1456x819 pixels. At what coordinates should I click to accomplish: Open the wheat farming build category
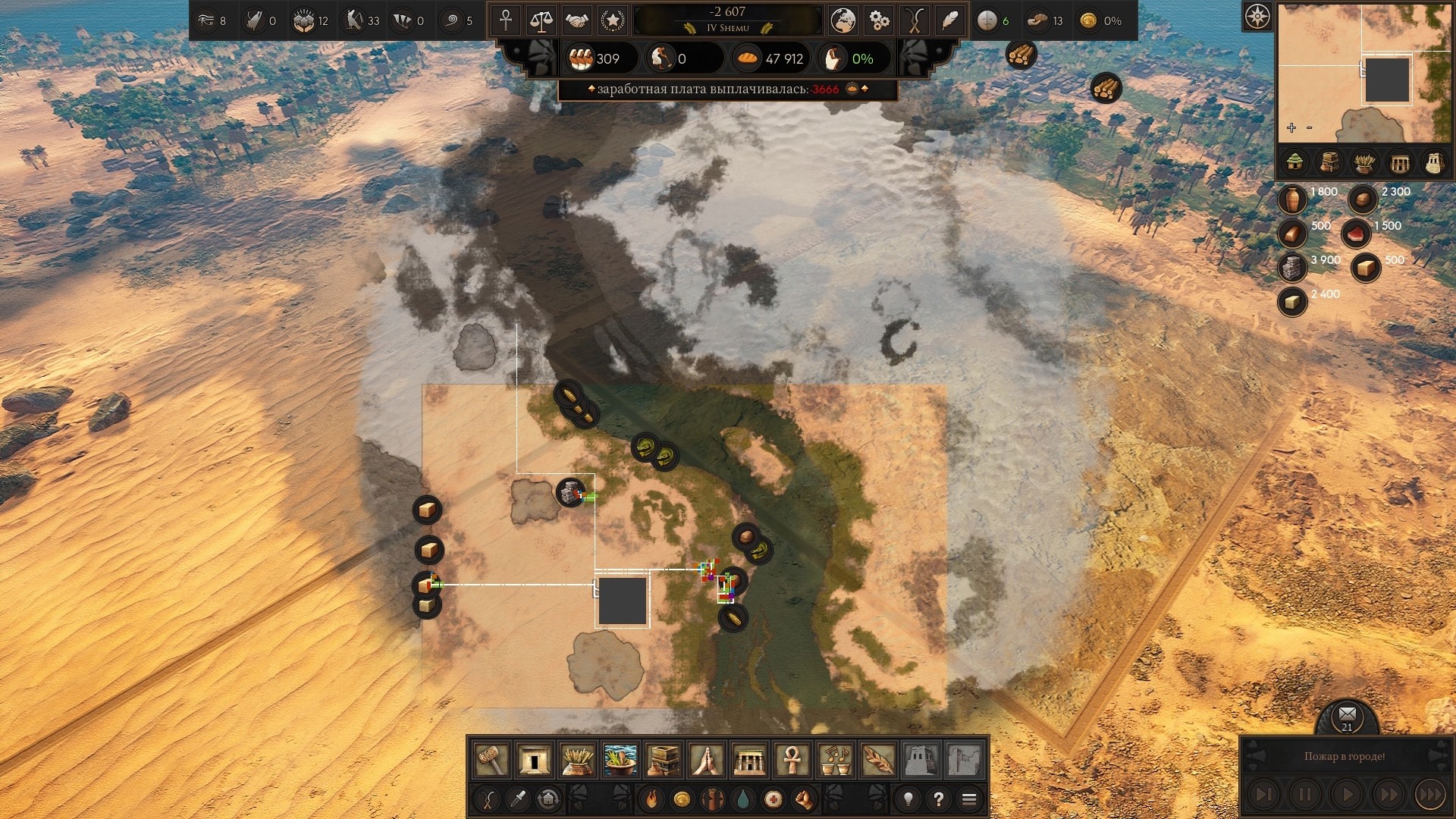[x=577, y=758]
